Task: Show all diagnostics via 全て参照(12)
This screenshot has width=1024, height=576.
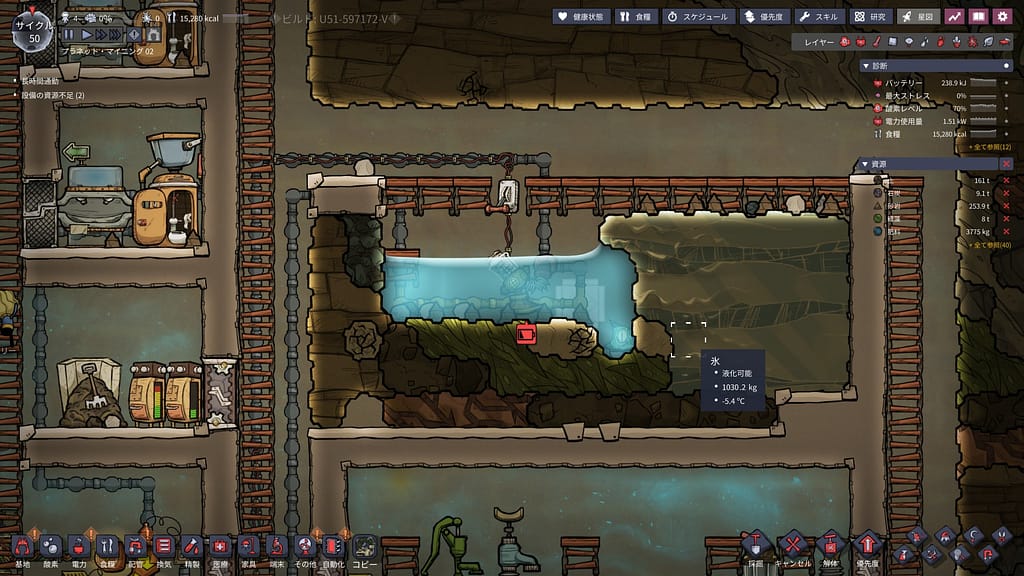Action: point(990,147)
